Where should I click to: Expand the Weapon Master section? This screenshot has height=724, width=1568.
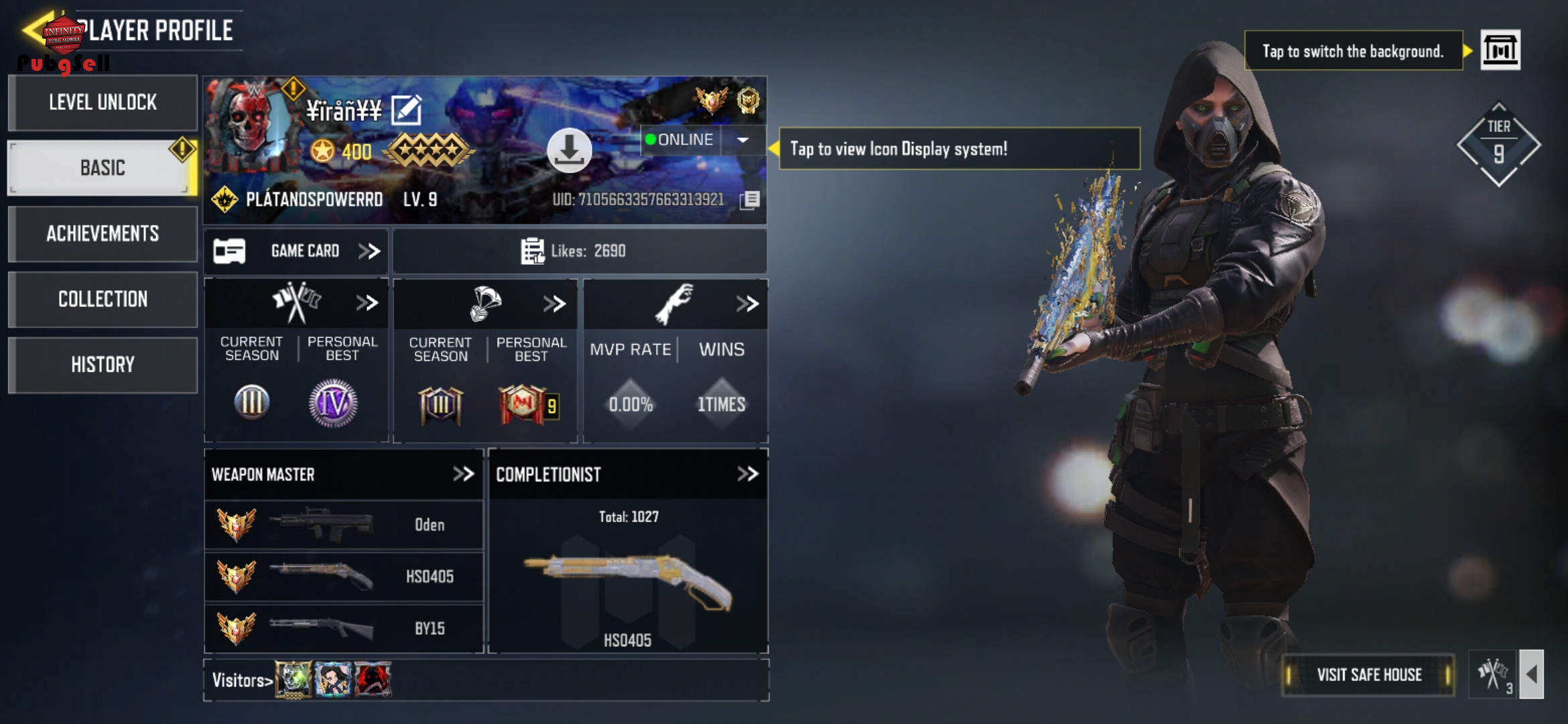click(x=463, y=474)
